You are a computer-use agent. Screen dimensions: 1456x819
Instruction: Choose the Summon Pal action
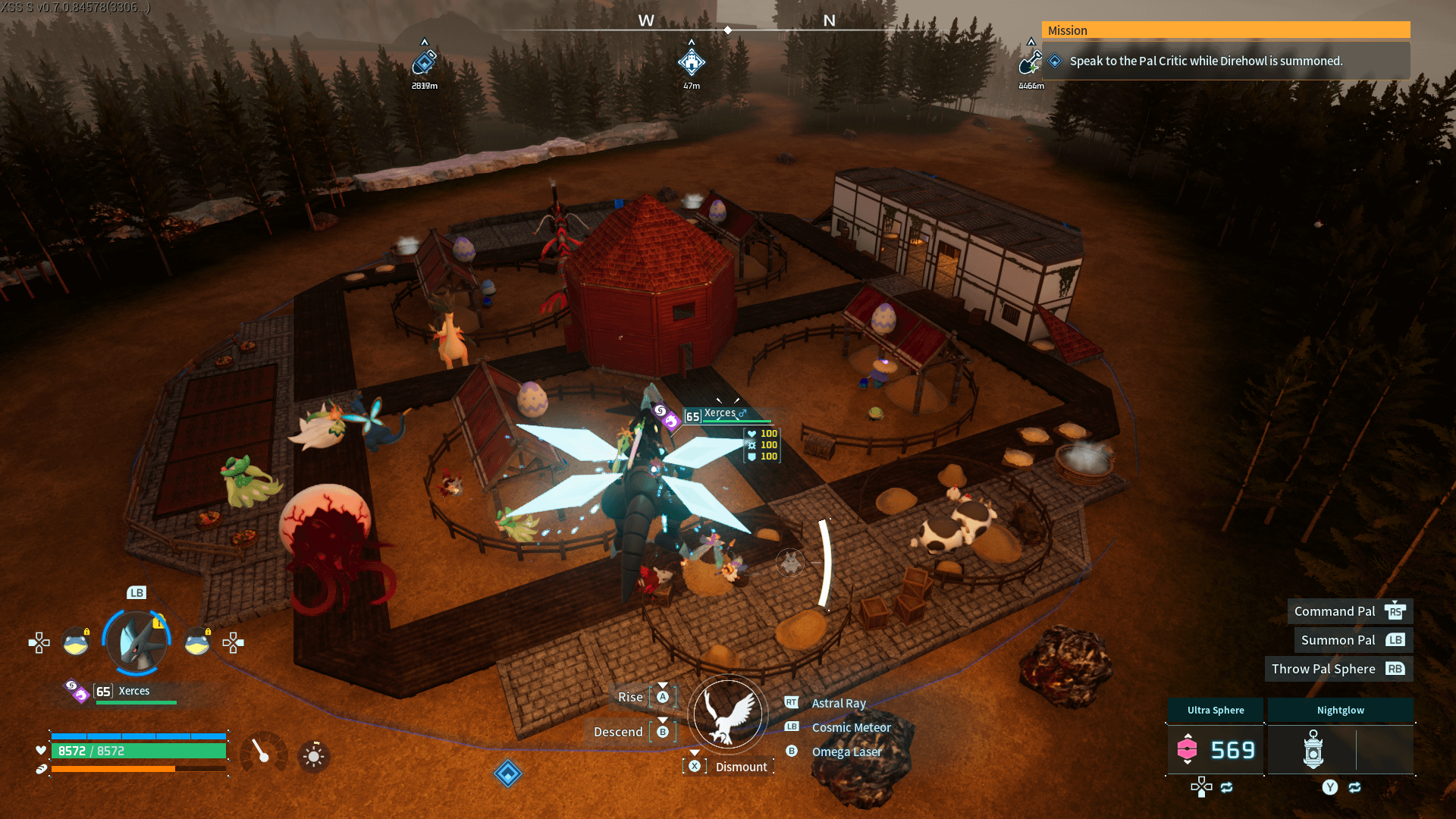point(1338,640)
